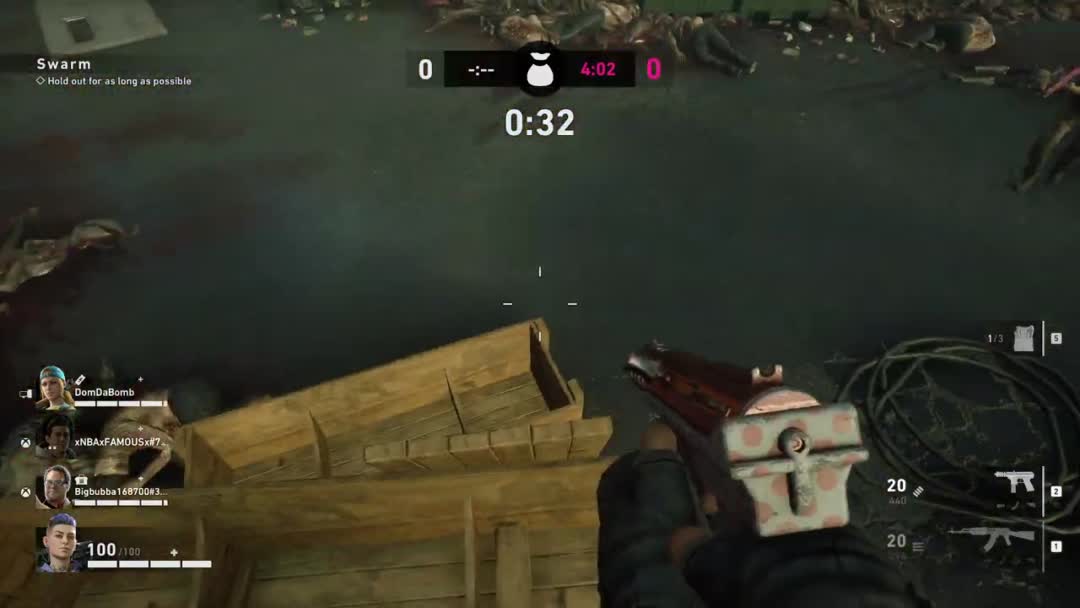
Task: Choose Bigbubba168700's teammate portrait
Action: point(56,487)
